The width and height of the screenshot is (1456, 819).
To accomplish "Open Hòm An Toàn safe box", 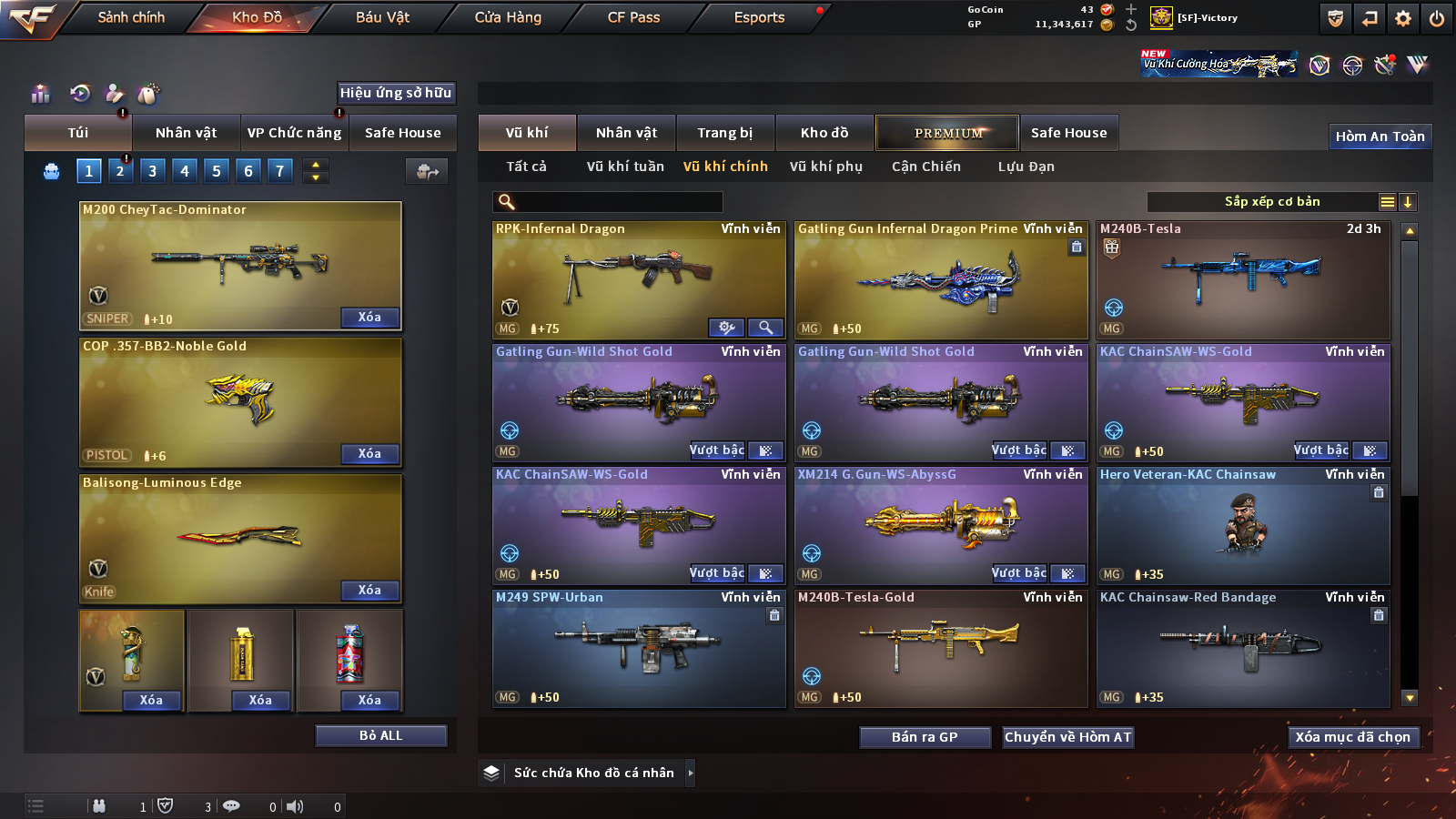I will point(1380,136).
